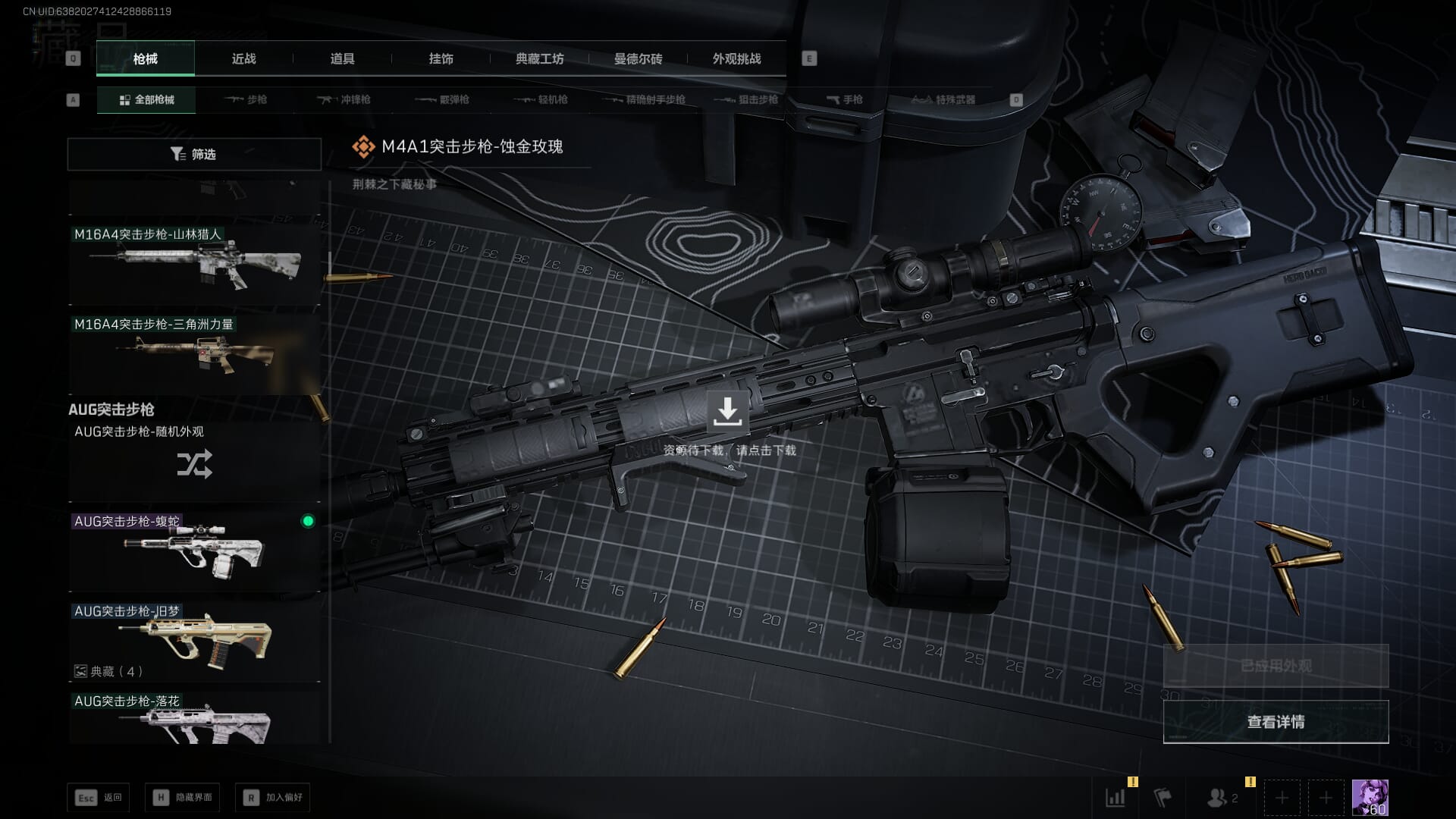Switch to the 外观挑战 tab
Screen dimensions: 1456x819
coord(736,58)
